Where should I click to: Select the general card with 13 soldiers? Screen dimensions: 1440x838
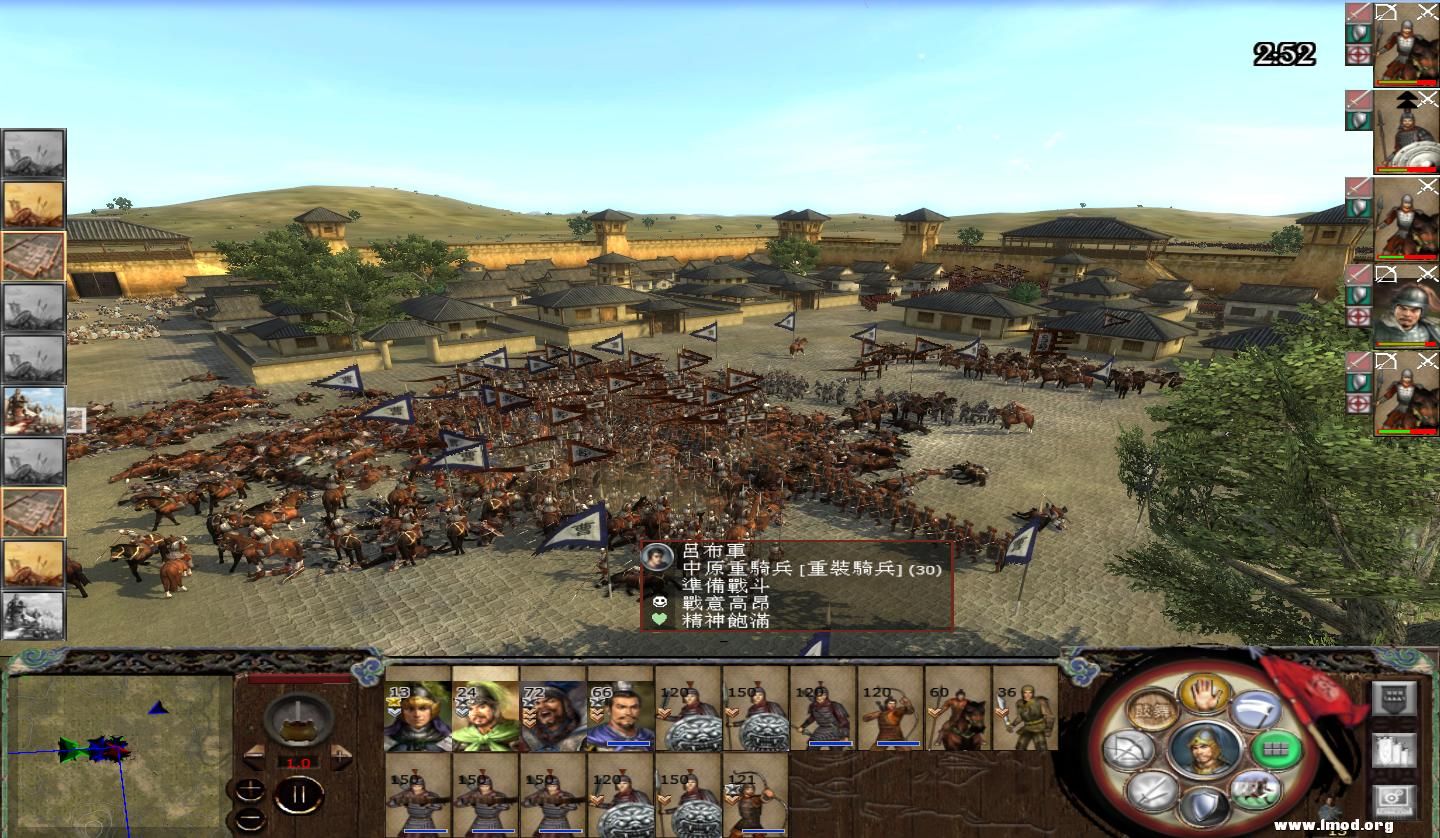[418, 714]
